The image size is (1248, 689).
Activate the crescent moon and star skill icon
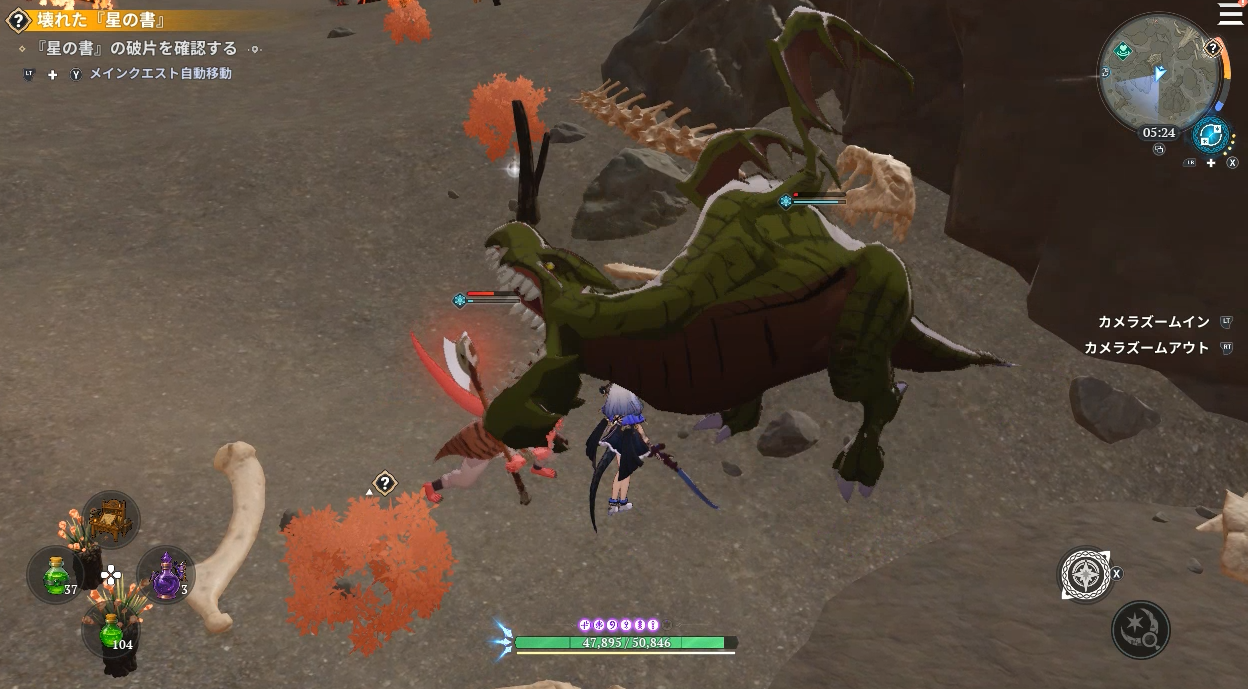coord(1140,630)
